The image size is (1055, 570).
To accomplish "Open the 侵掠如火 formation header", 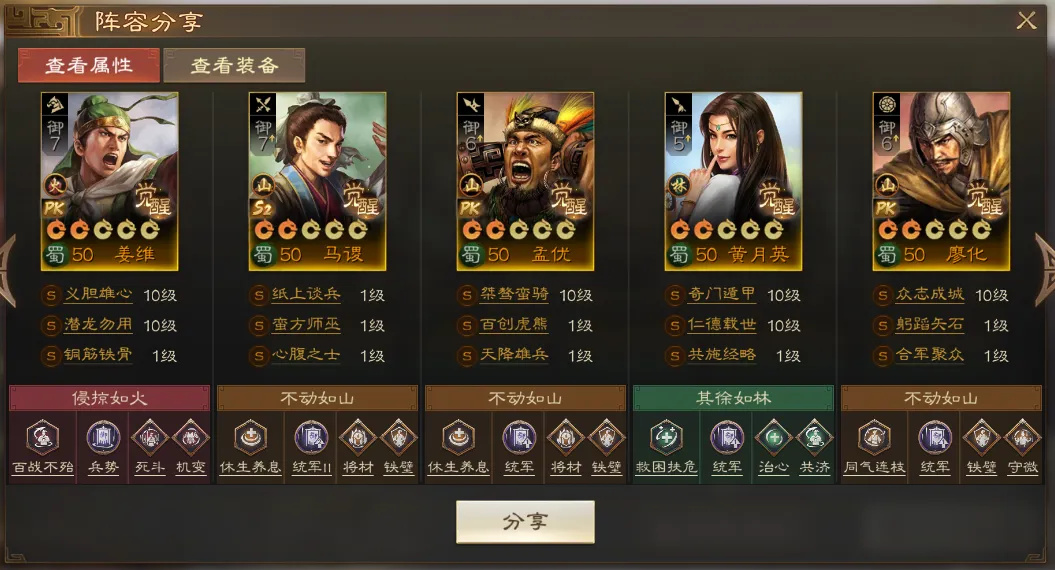I will click(108, 398).
